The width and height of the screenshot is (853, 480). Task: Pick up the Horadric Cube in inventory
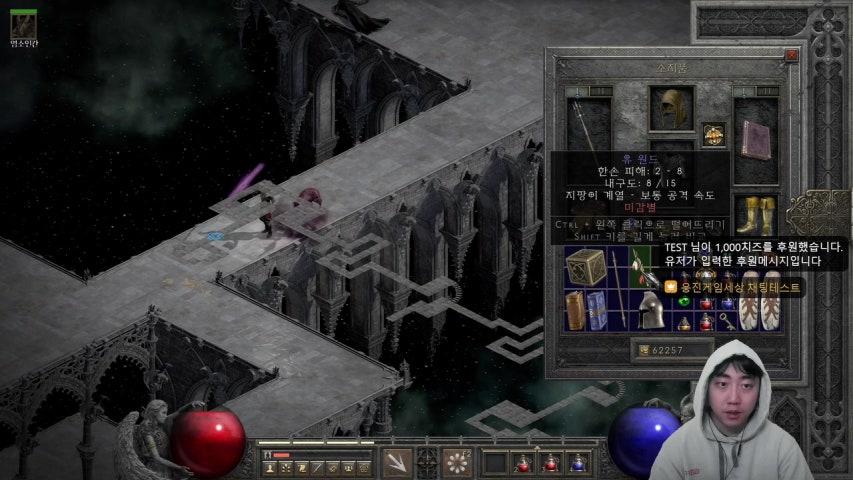(x=586, y=268)
